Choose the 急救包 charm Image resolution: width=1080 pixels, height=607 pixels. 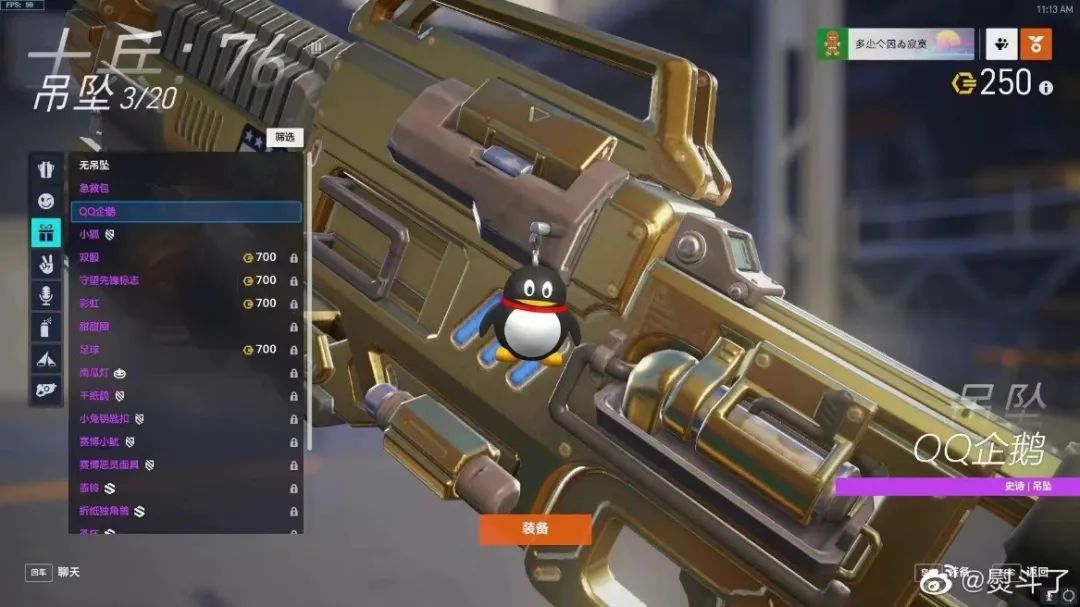click(x=185, y=188)
